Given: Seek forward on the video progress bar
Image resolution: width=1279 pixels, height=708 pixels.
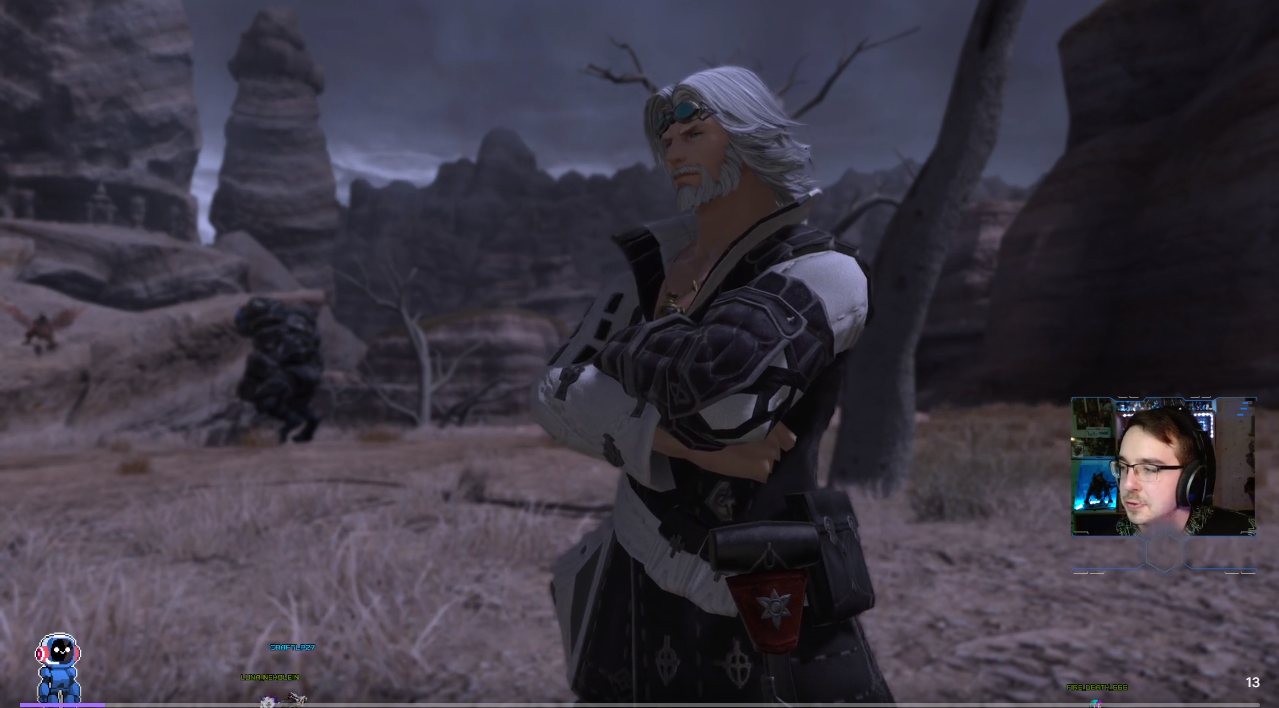Looking at the screenshot, I should coord(640,705).
